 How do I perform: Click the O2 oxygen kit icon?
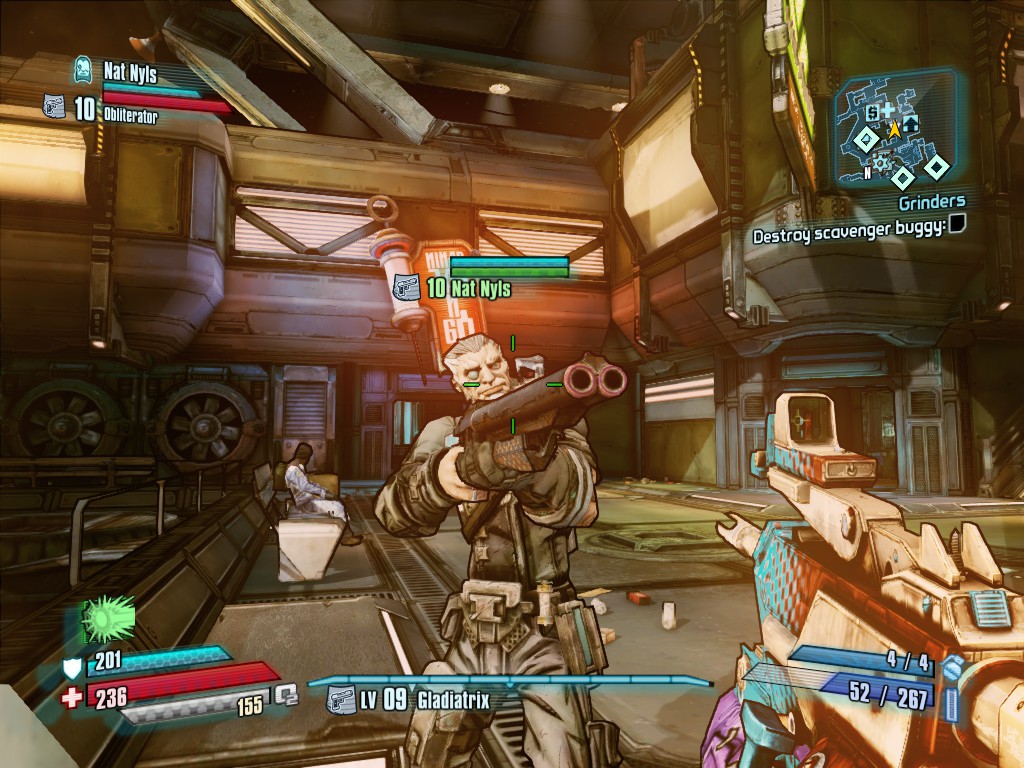(x=286, y=694)
